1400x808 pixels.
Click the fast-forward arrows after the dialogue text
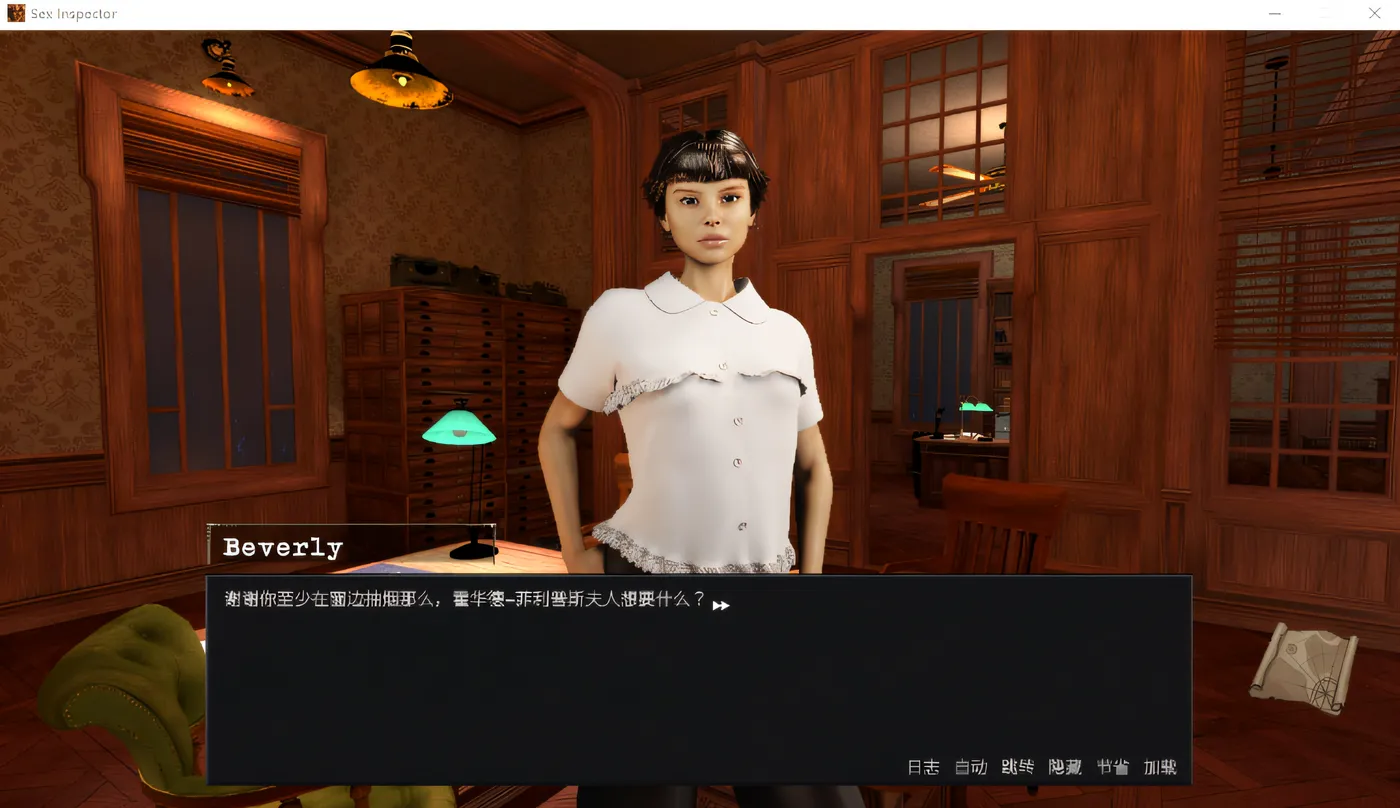pyautogui.click(x=721, y=604)
